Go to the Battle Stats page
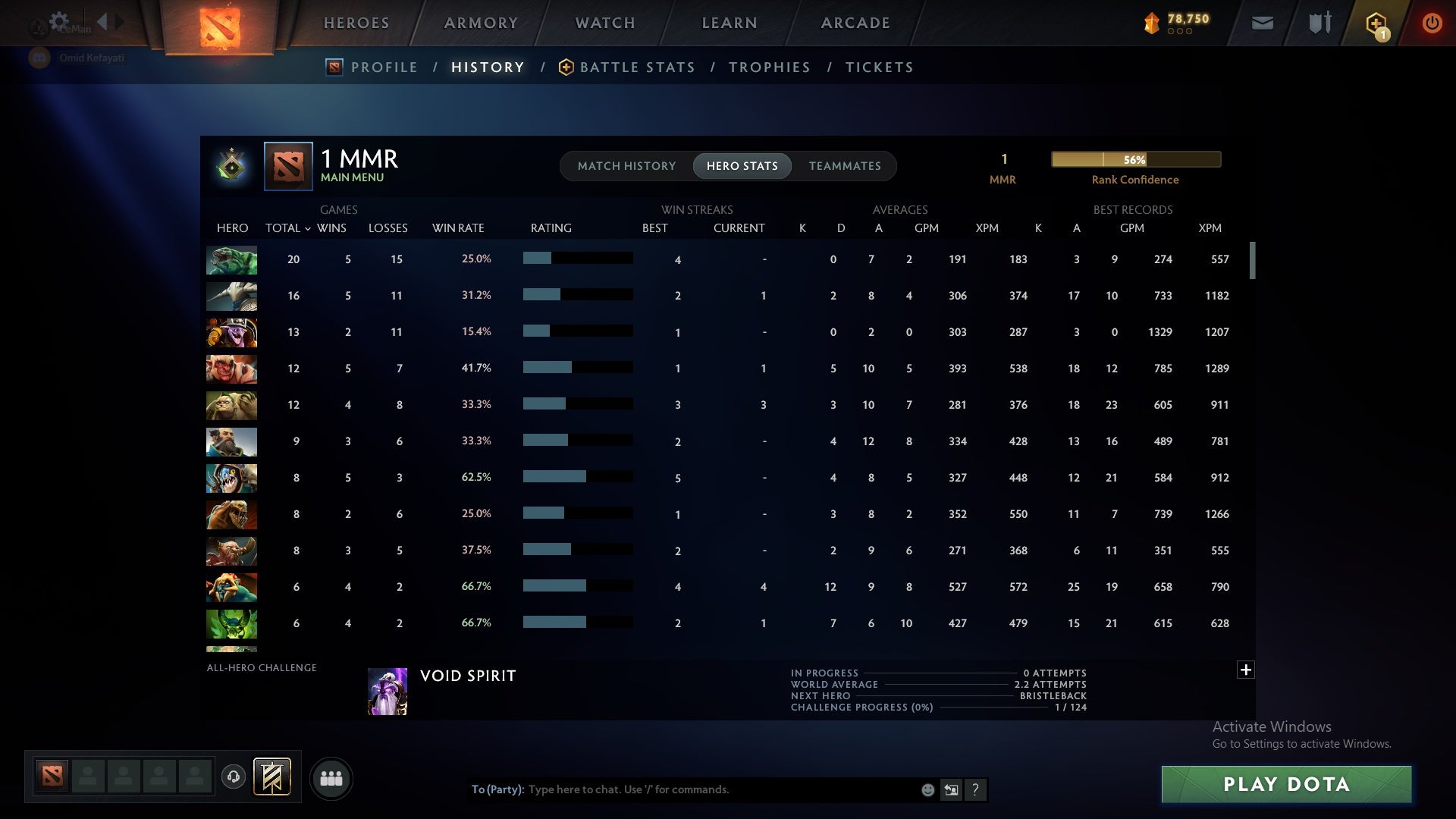Viewport: 1456px width, 819px height. pos(637,67)
